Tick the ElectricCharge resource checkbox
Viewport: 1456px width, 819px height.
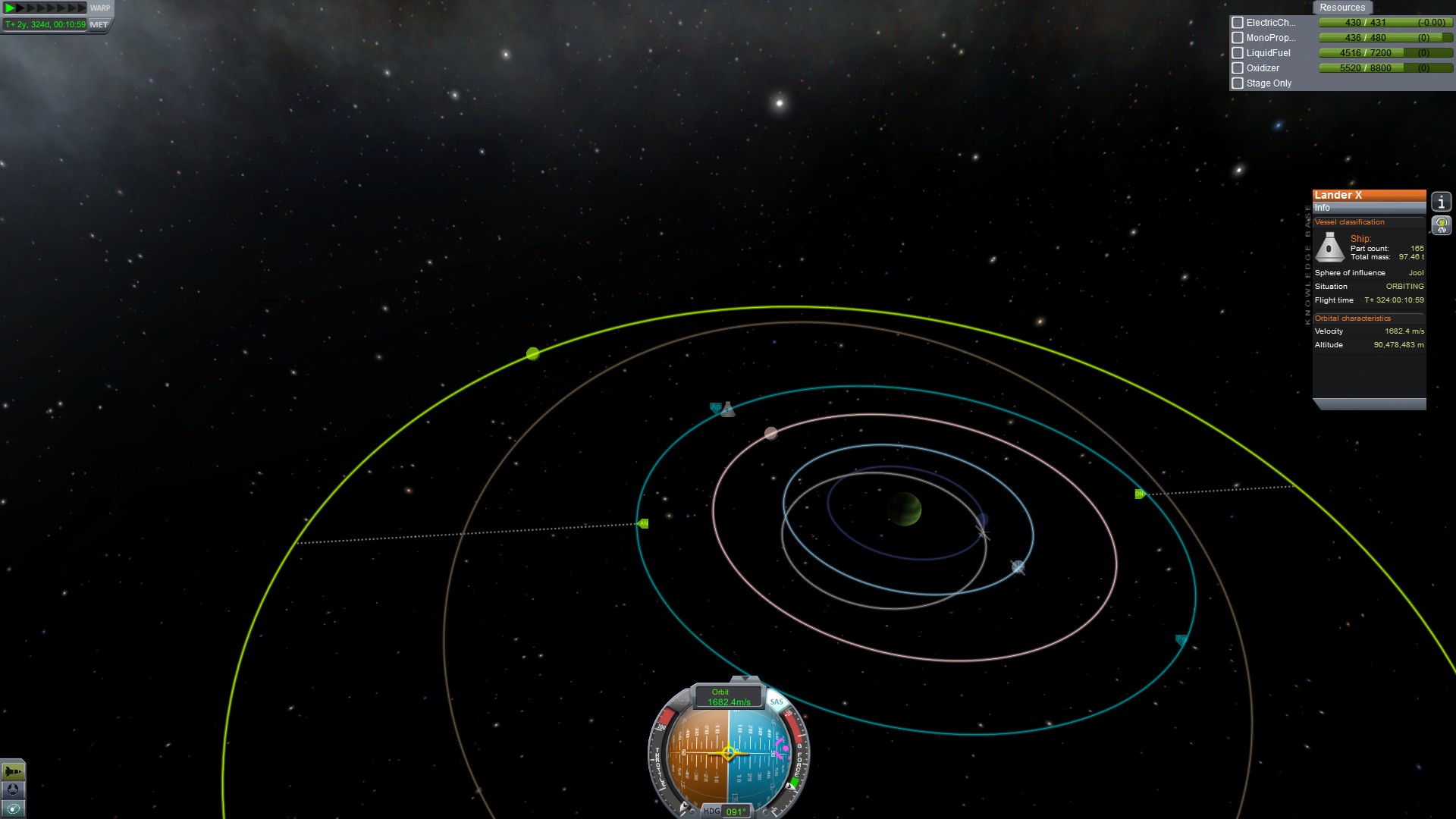point(1238,23)
